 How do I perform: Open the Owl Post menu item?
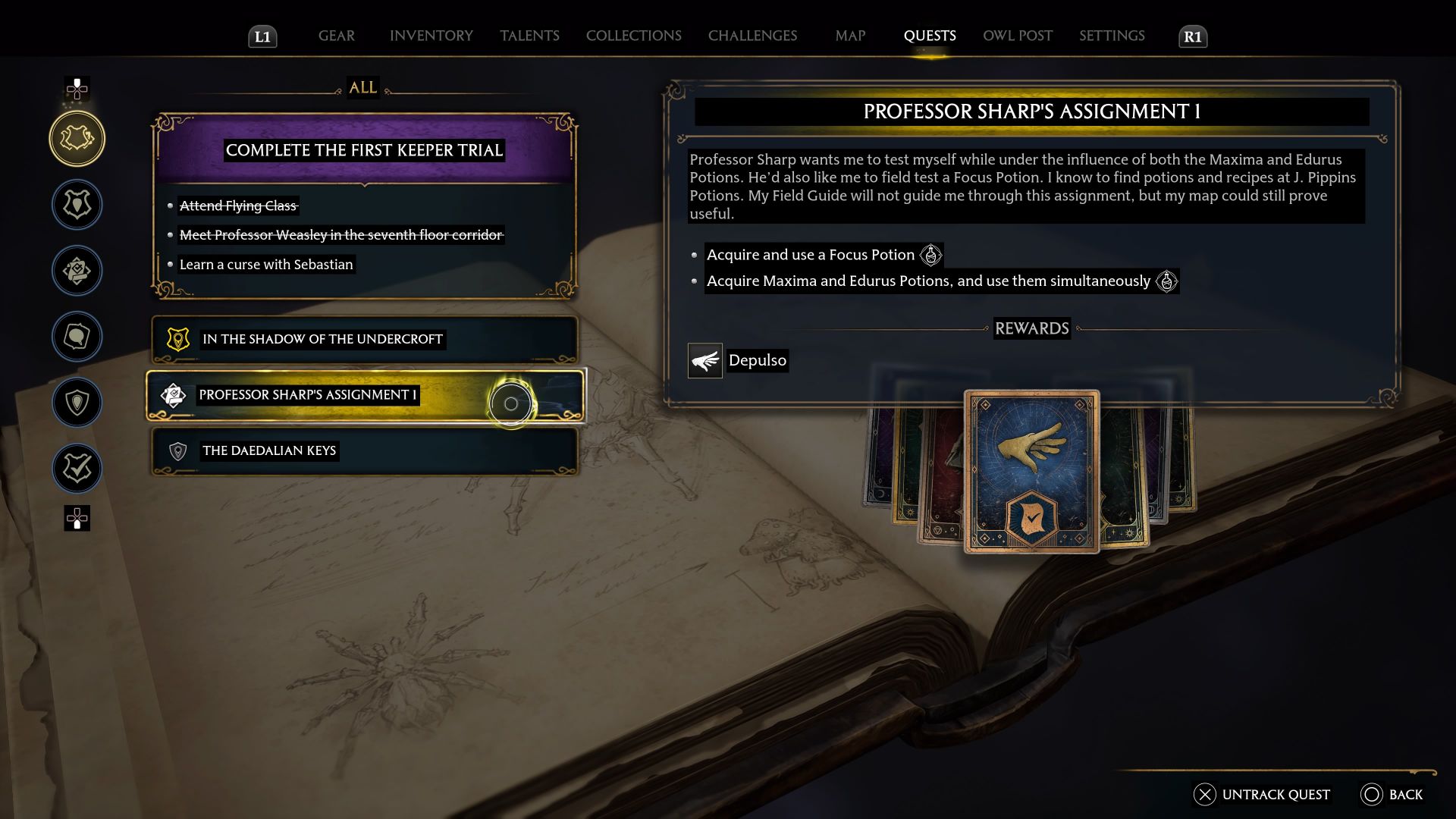1017,35
